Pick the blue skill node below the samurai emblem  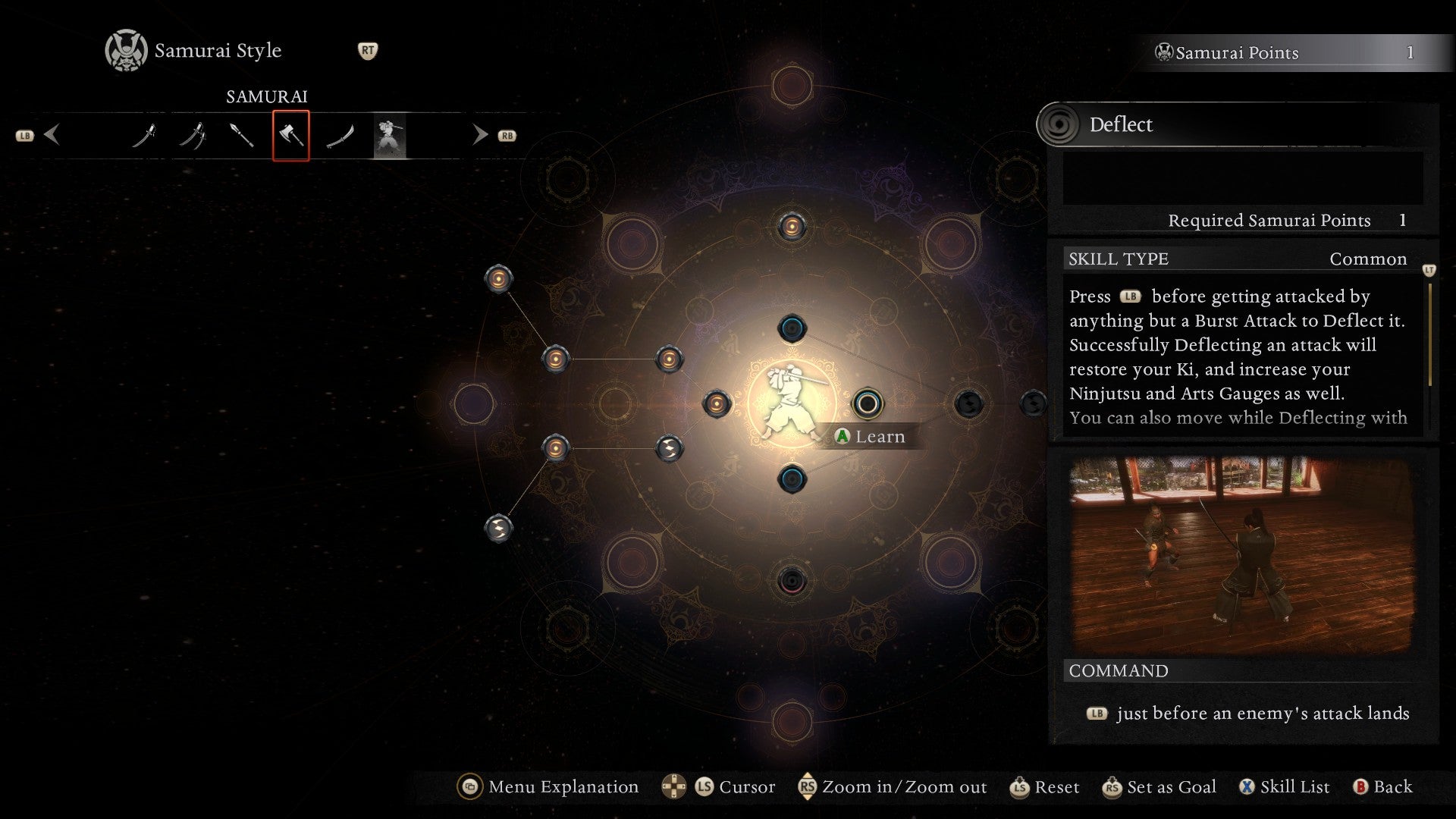792,479
